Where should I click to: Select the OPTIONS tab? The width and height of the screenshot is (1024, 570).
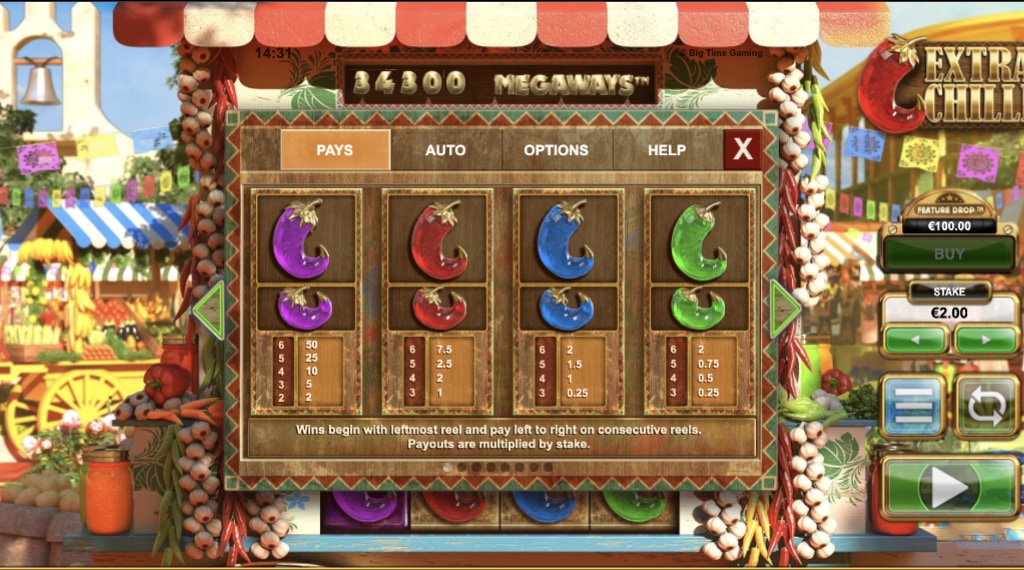[556, 150]
